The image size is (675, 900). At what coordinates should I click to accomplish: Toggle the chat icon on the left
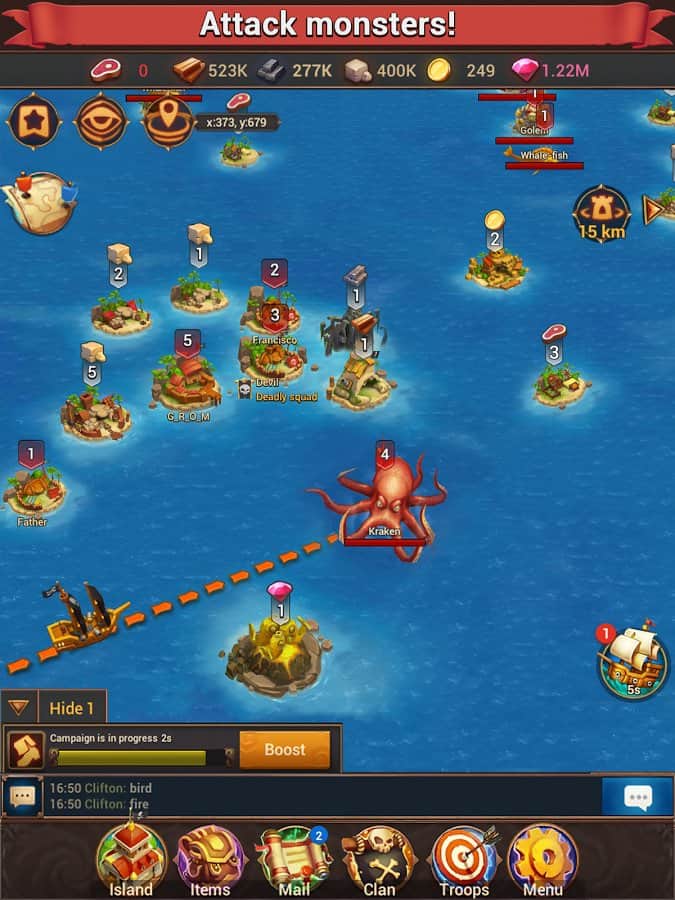22,797
